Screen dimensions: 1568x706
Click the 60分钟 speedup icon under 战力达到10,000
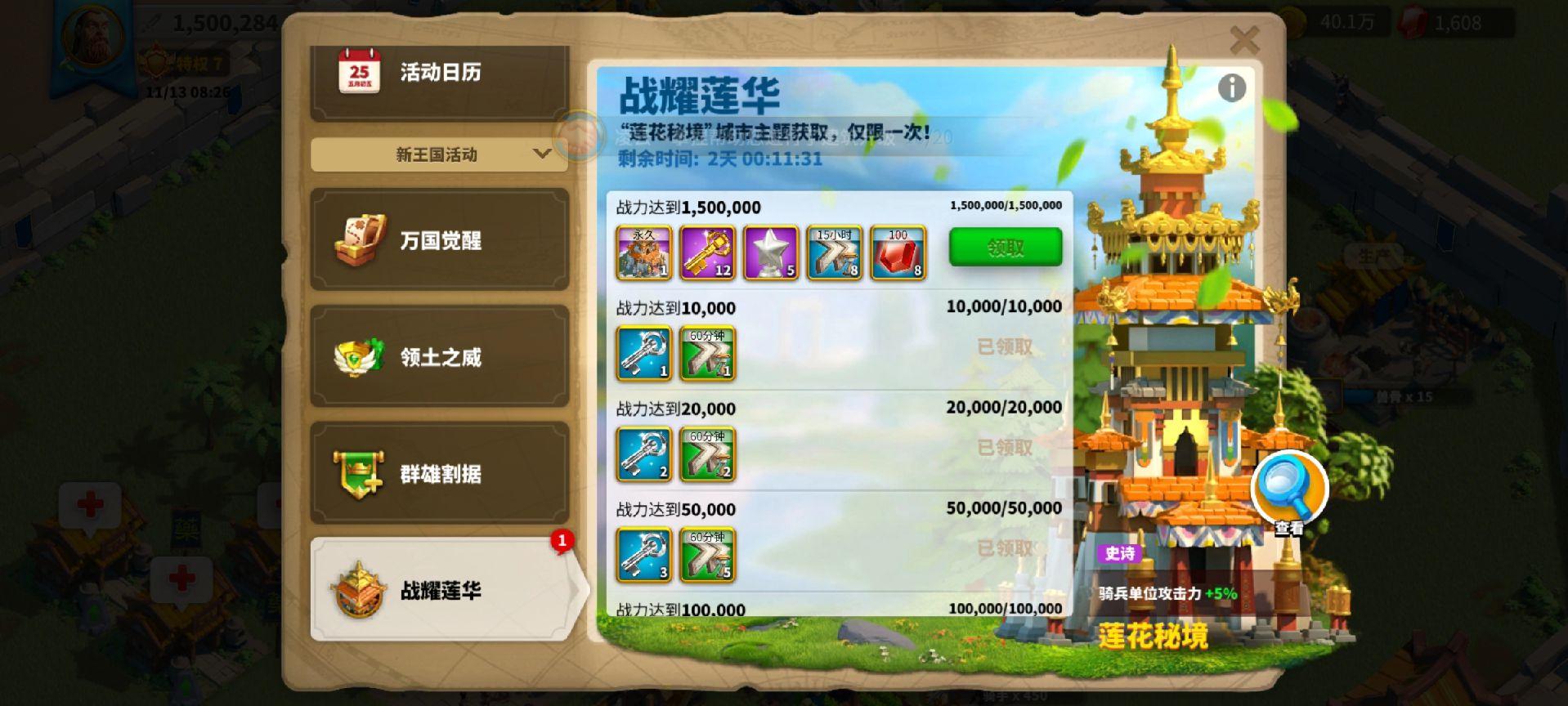click(707, 355)
